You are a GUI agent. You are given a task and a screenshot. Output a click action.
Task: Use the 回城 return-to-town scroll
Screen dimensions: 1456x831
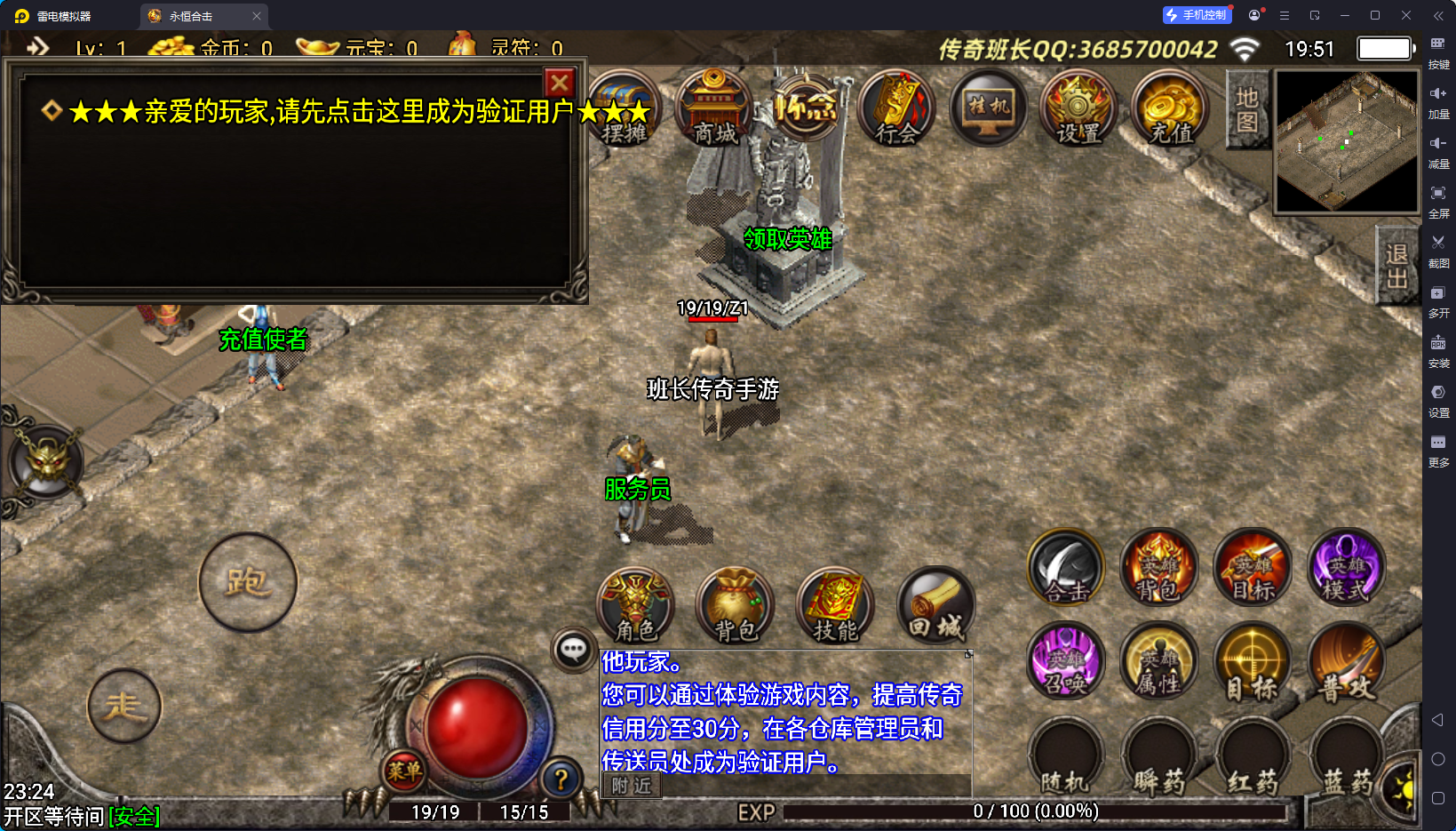pos(935,606)
